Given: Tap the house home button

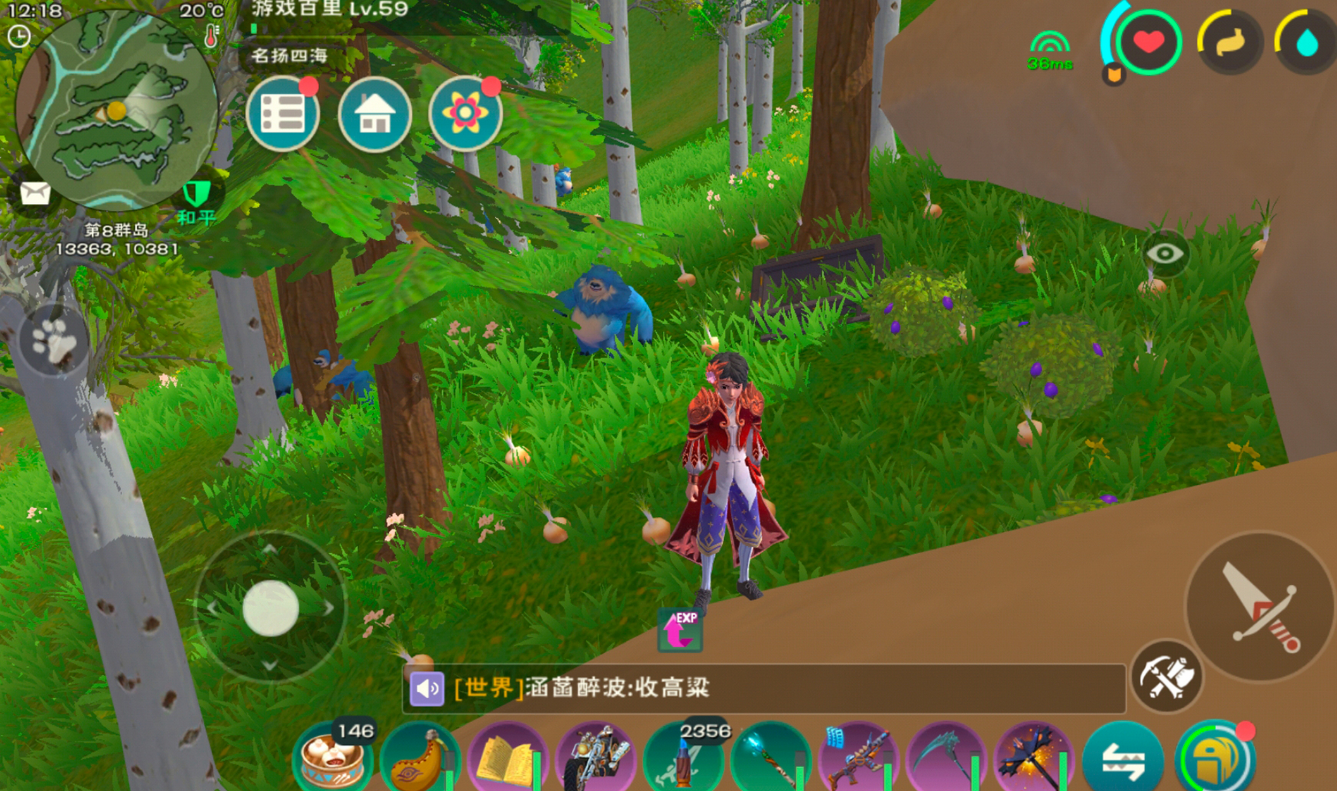Looking at the screenshot, I should (374, 115).
